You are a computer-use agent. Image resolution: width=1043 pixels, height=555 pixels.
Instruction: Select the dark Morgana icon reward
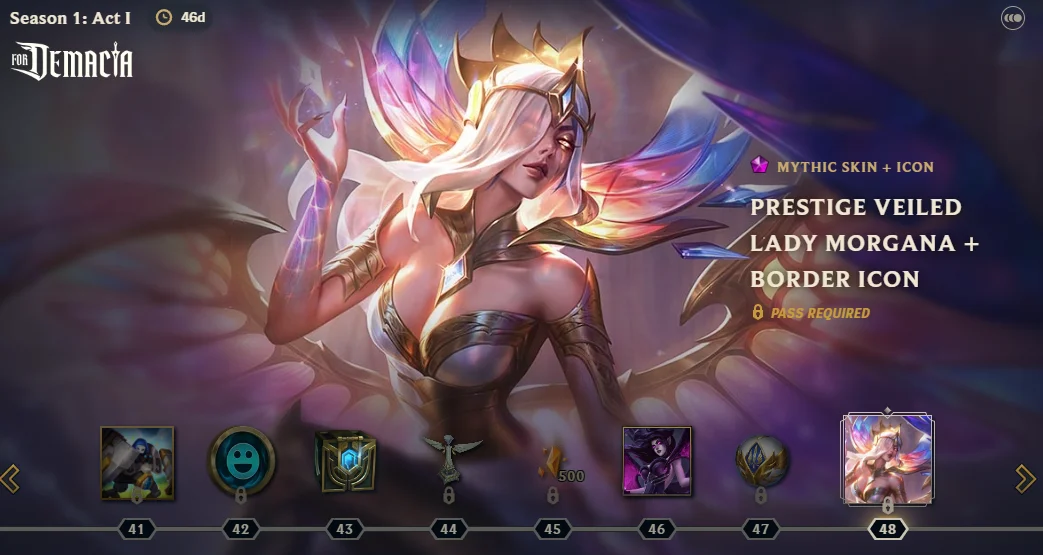click(657, 460)
